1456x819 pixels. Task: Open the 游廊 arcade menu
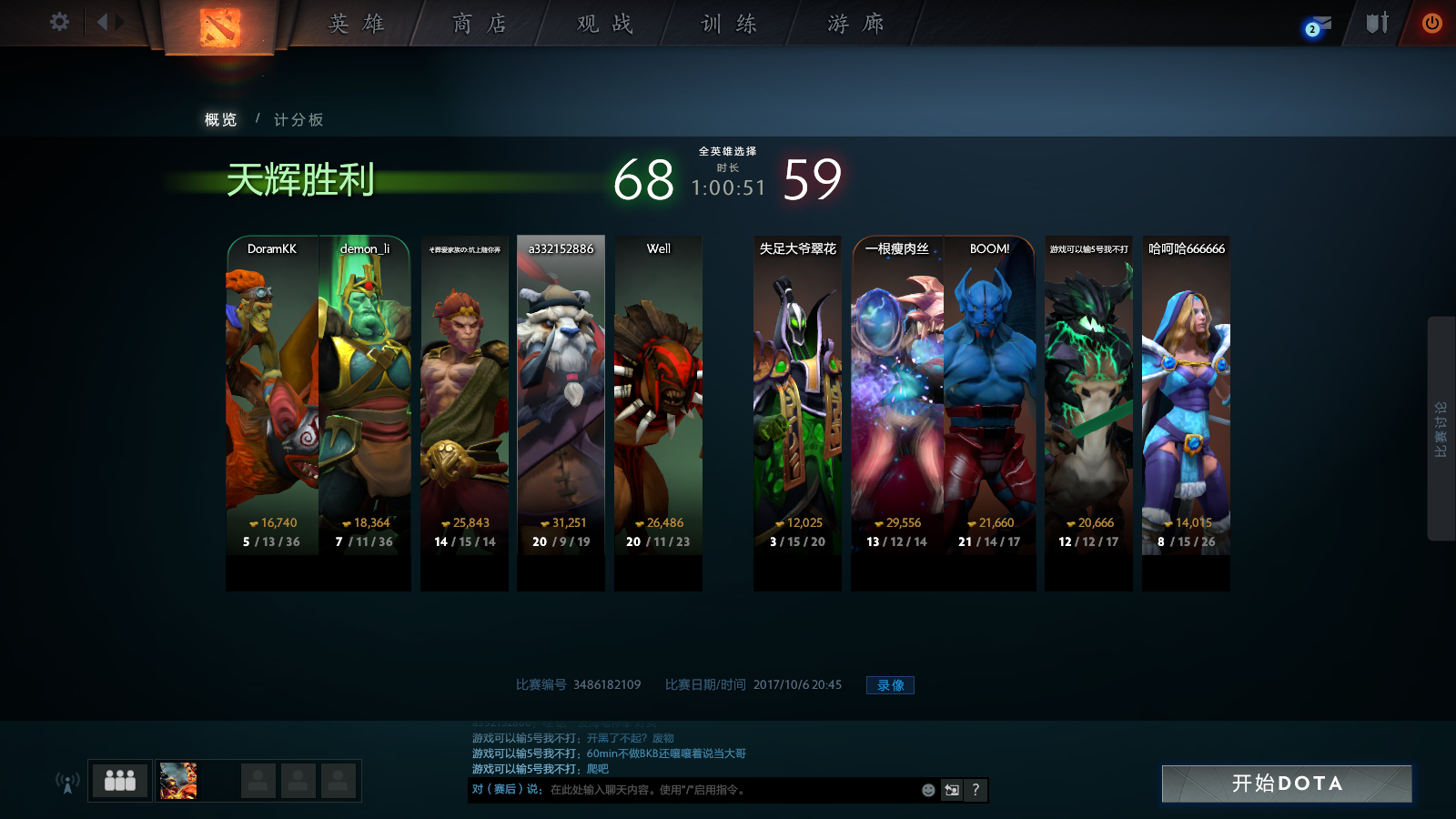(855, 24)
